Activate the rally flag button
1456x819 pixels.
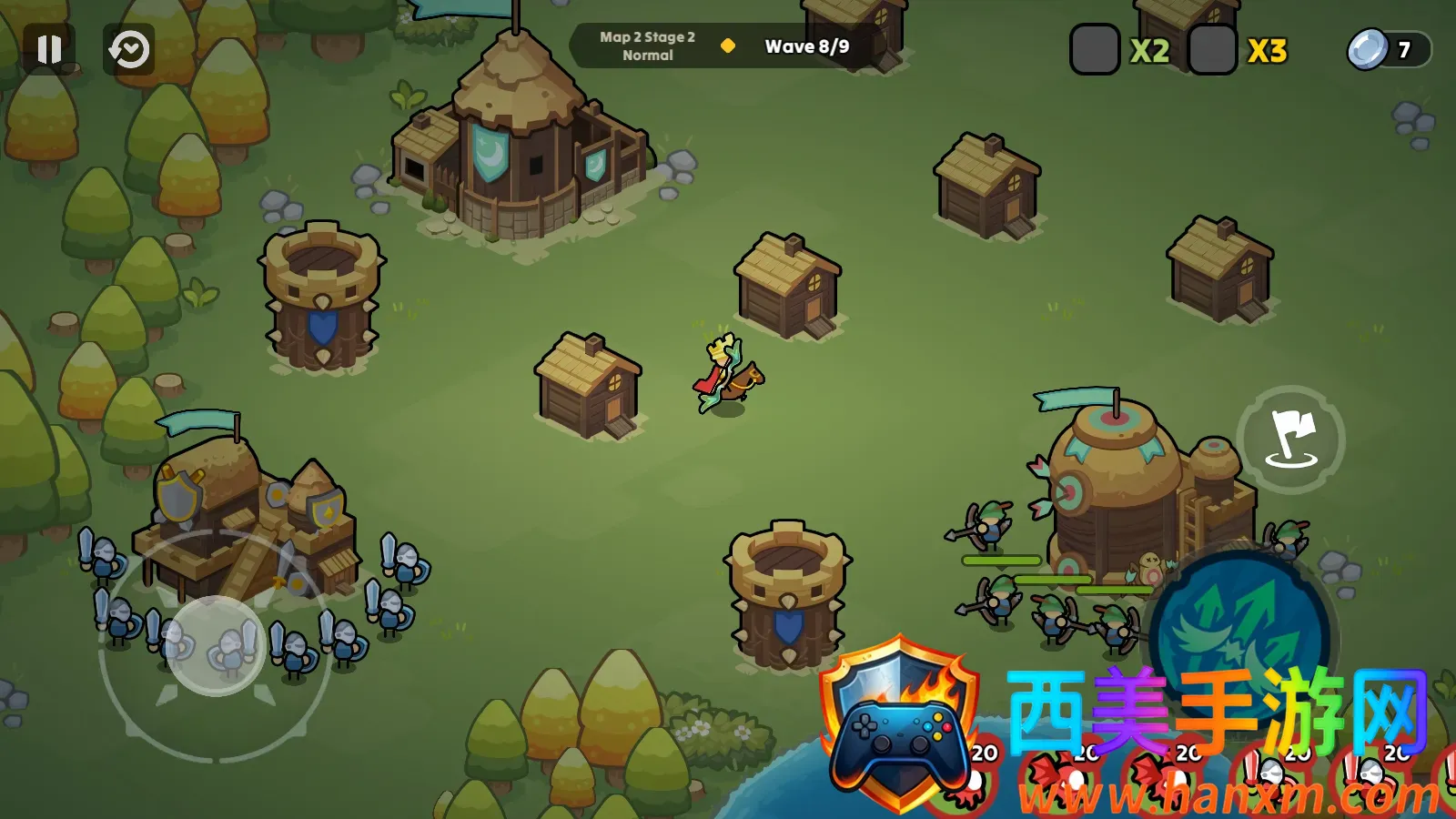pos(1290,440)
